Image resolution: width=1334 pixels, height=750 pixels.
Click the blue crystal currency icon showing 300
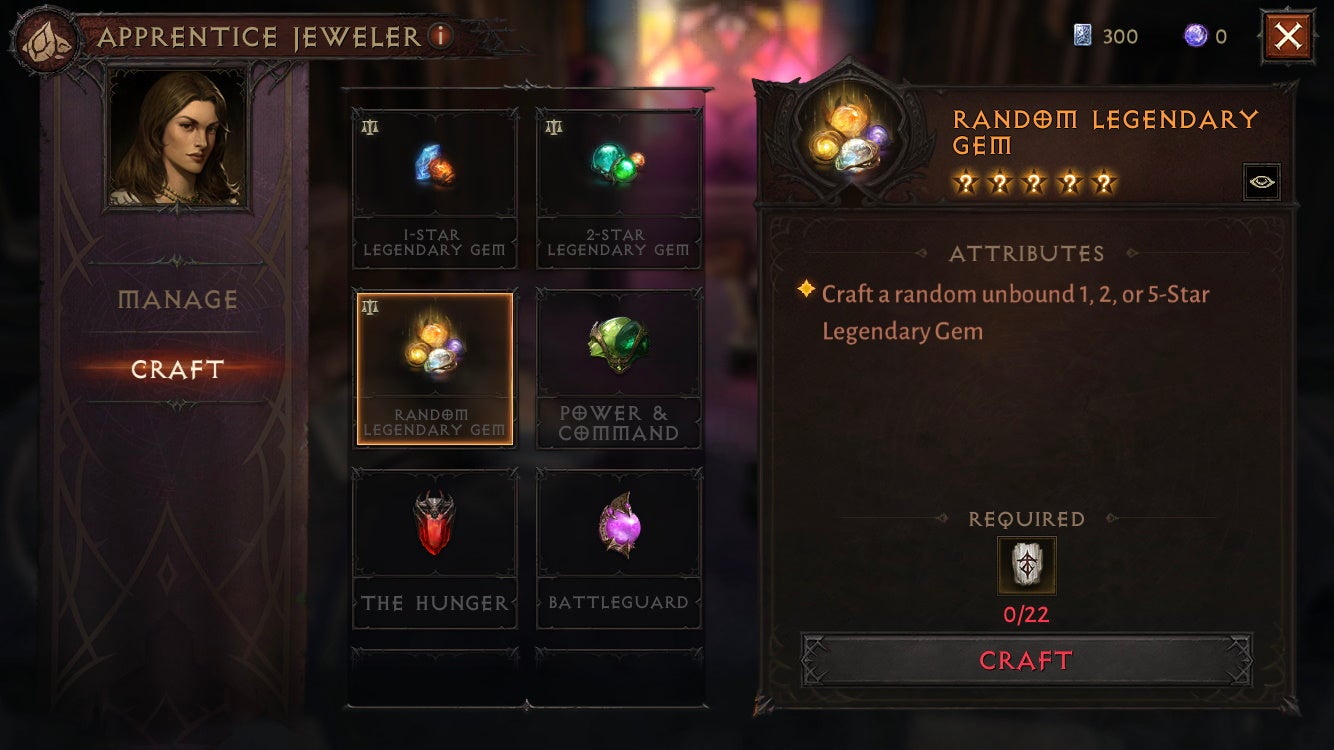(1084, 36)
